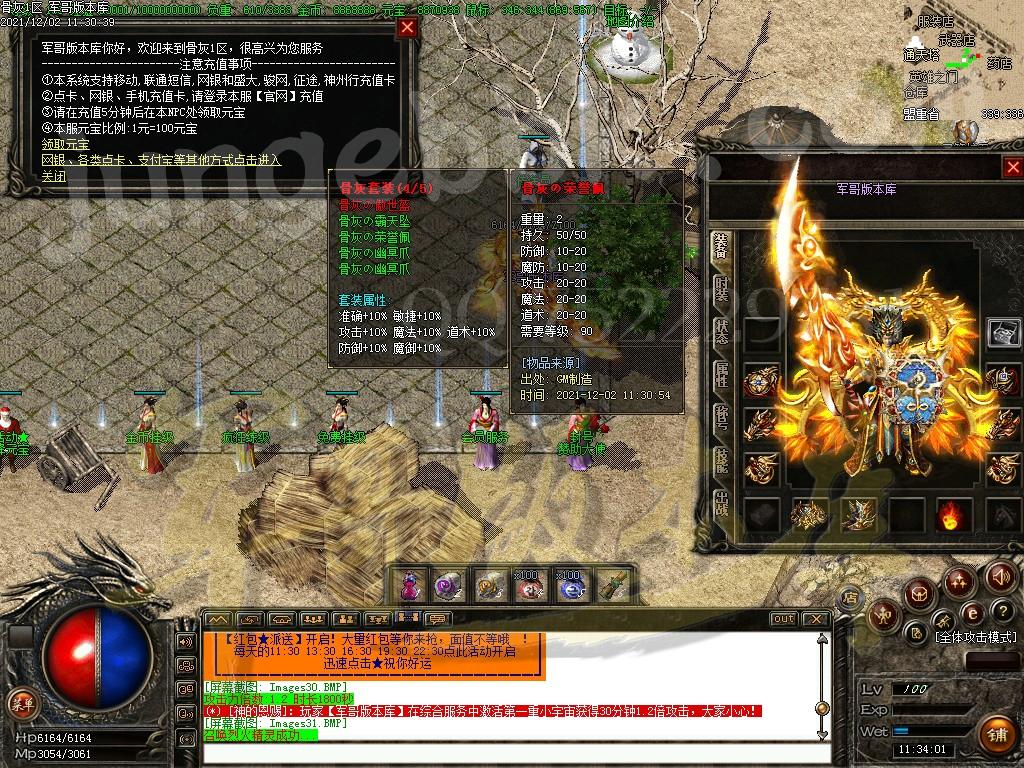Close the character equipment panel
Screen dimensions: 1024x768
(x=1013, y=168)
